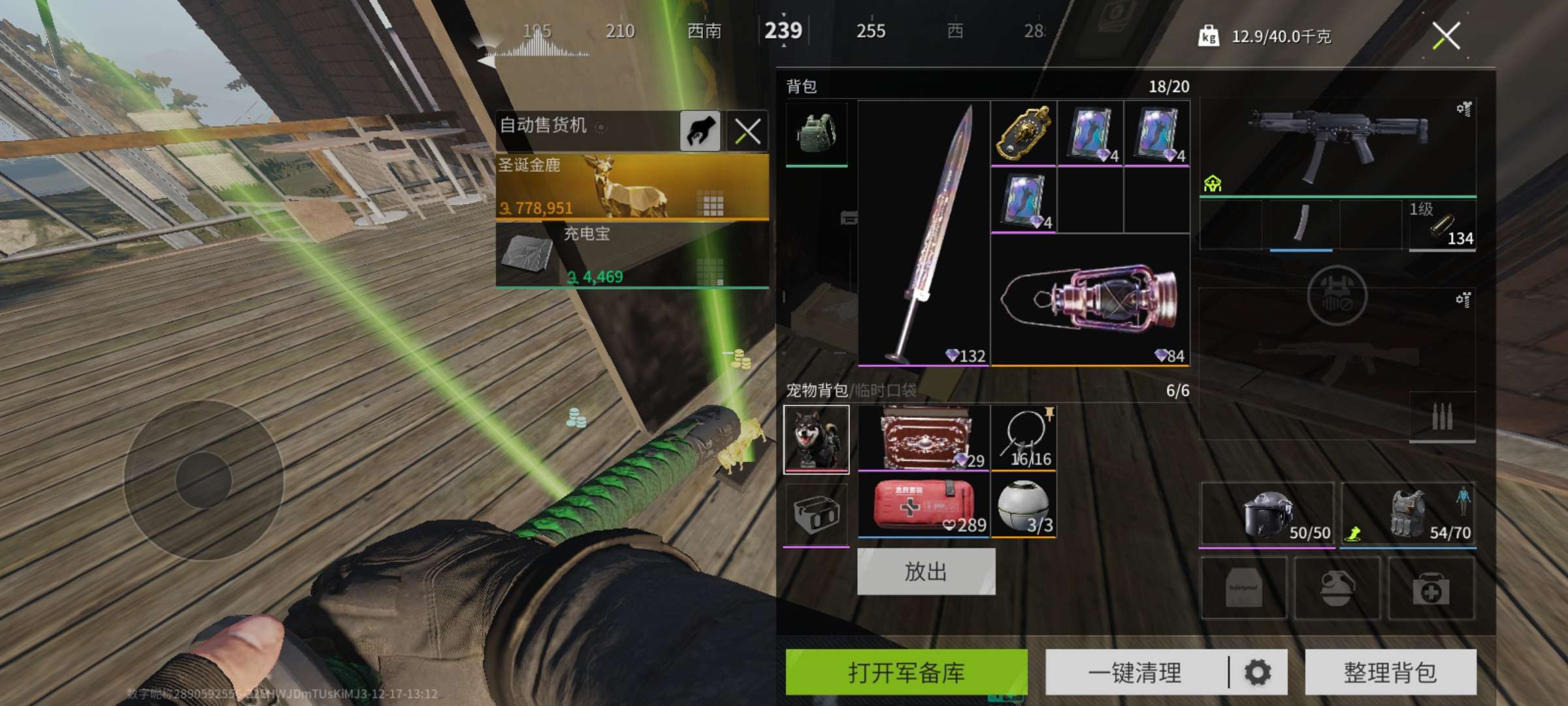Image resolution: width=1568 pixels, height=706 pixels.
Task: Open the quick-clean gear settings
Action: point(1258,672)
